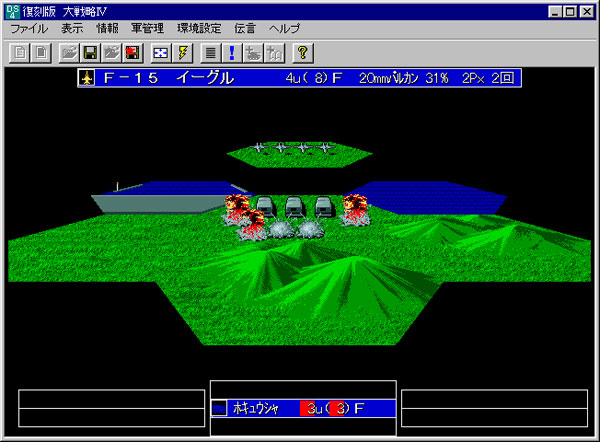Minimize the game window
The width and height of the screenshot is (600, 442).
click(553, 11)
